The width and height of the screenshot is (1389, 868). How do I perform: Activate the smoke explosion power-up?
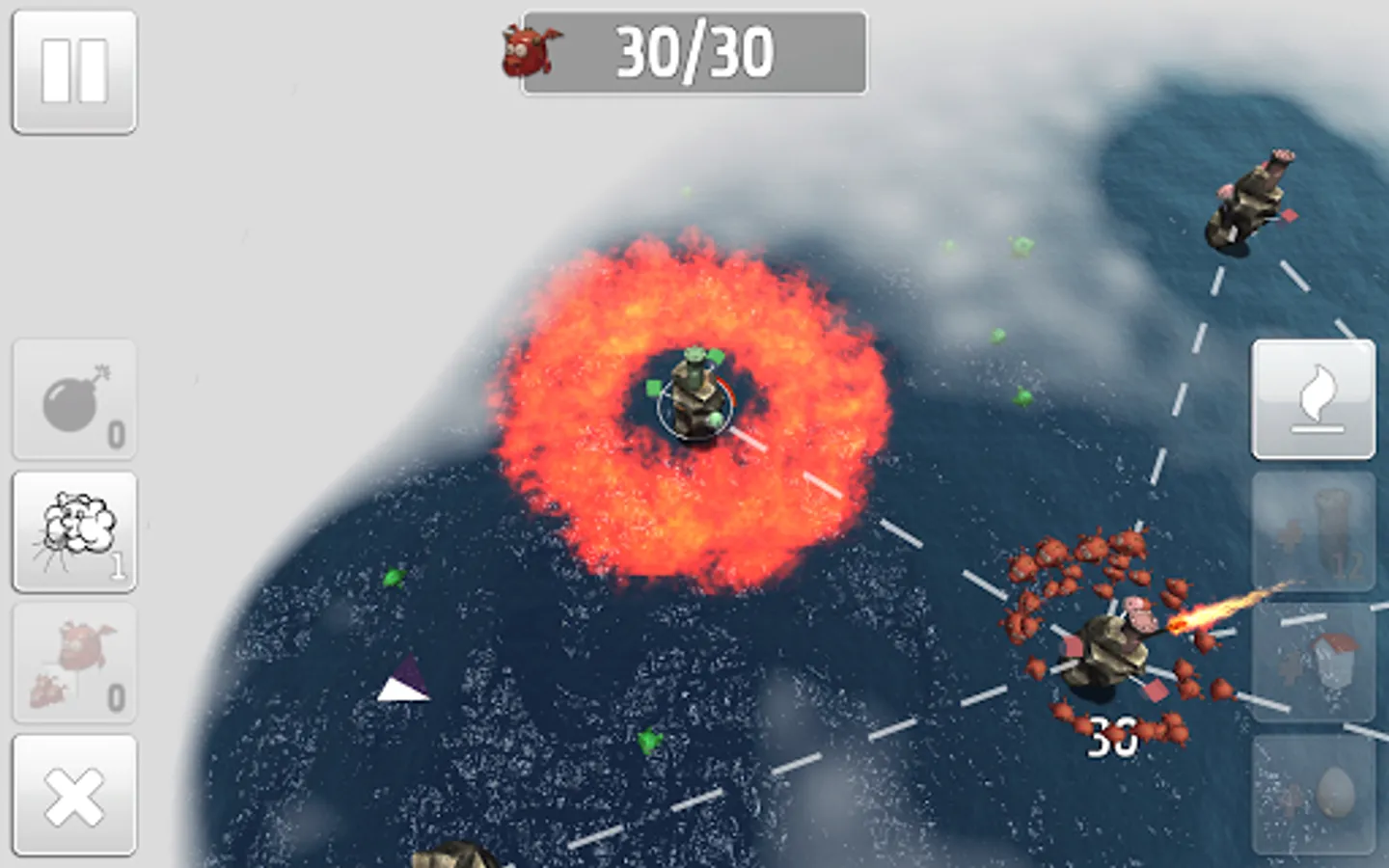pos(73,532)
